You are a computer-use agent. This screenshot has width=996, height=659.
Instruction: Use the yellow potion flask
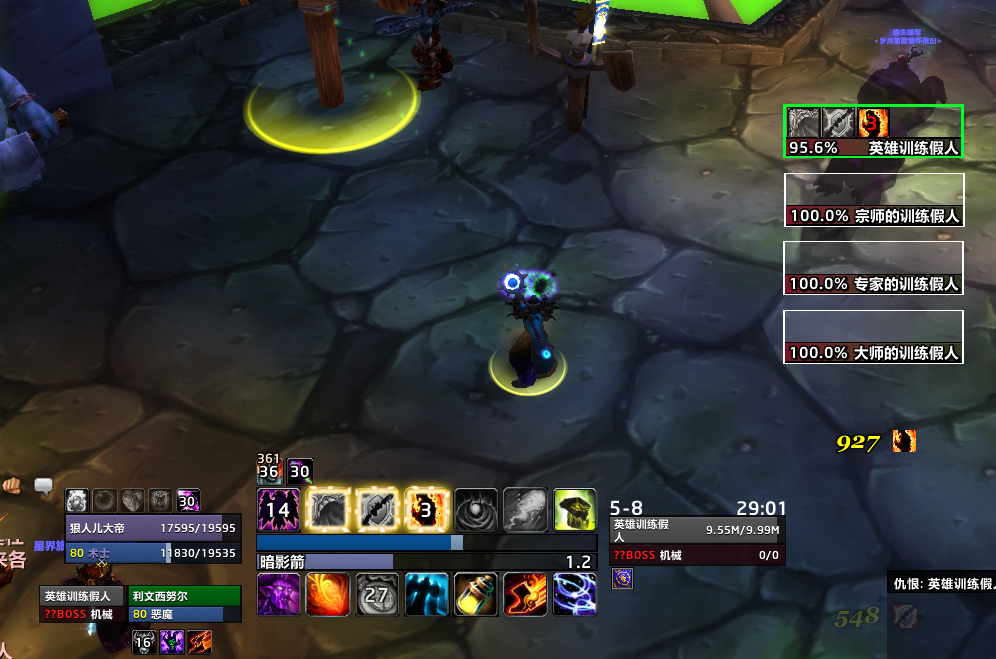point(476,594)
